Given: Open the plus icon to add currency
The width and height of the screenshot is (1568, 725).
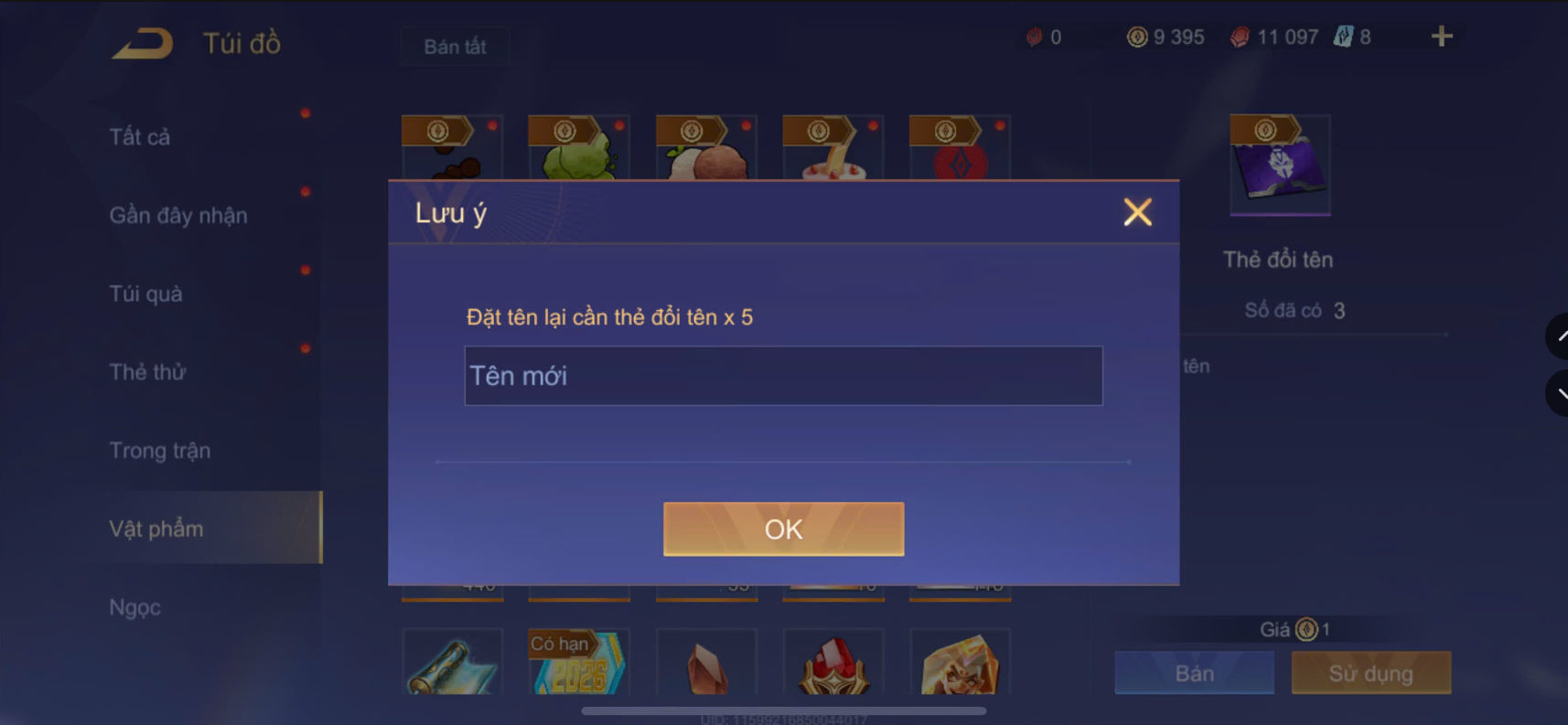Looking at the screenshot, I should pos(1441,37).
